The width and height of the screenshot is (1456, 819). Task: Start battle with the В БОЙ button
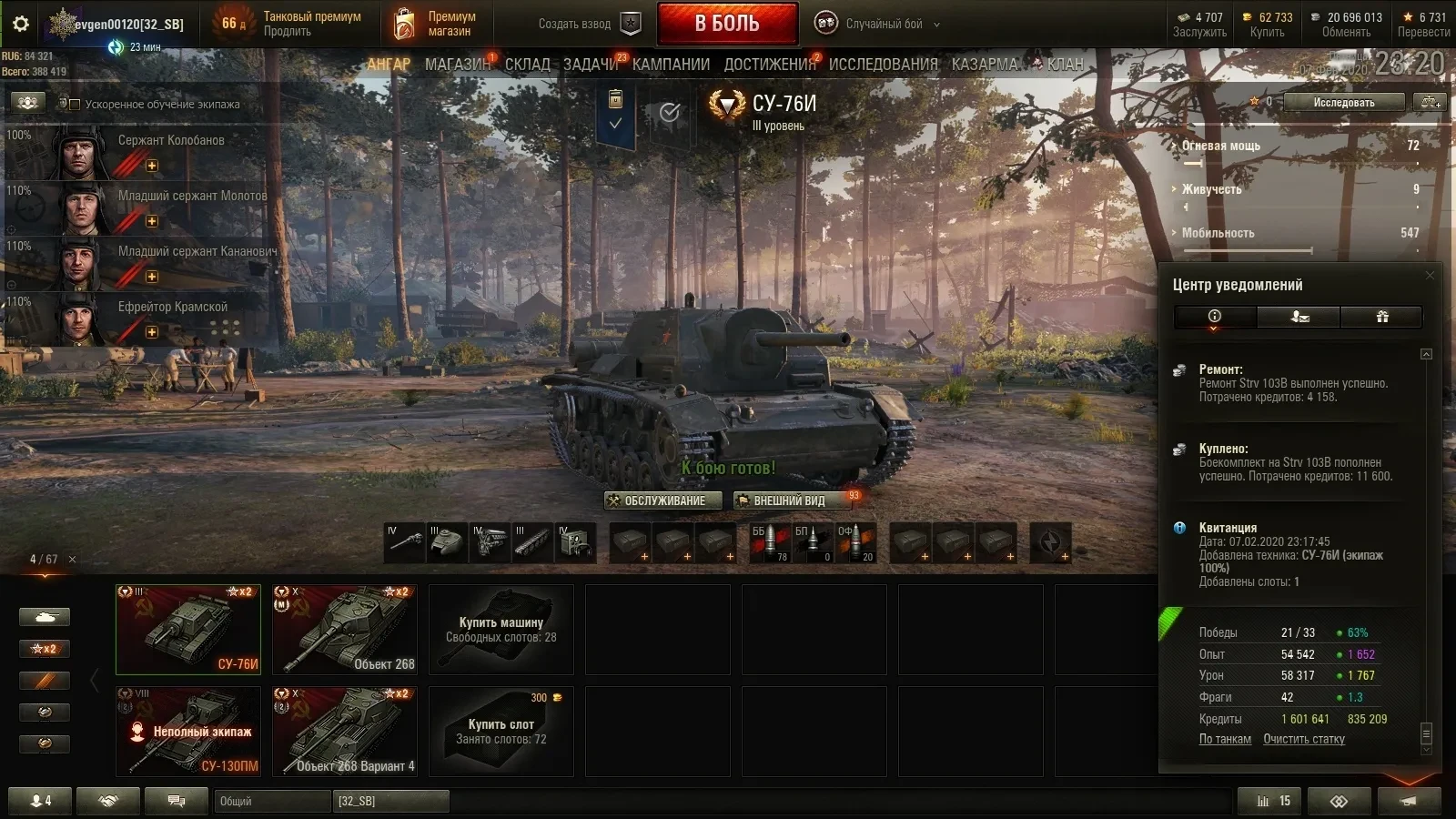point(727,24)
